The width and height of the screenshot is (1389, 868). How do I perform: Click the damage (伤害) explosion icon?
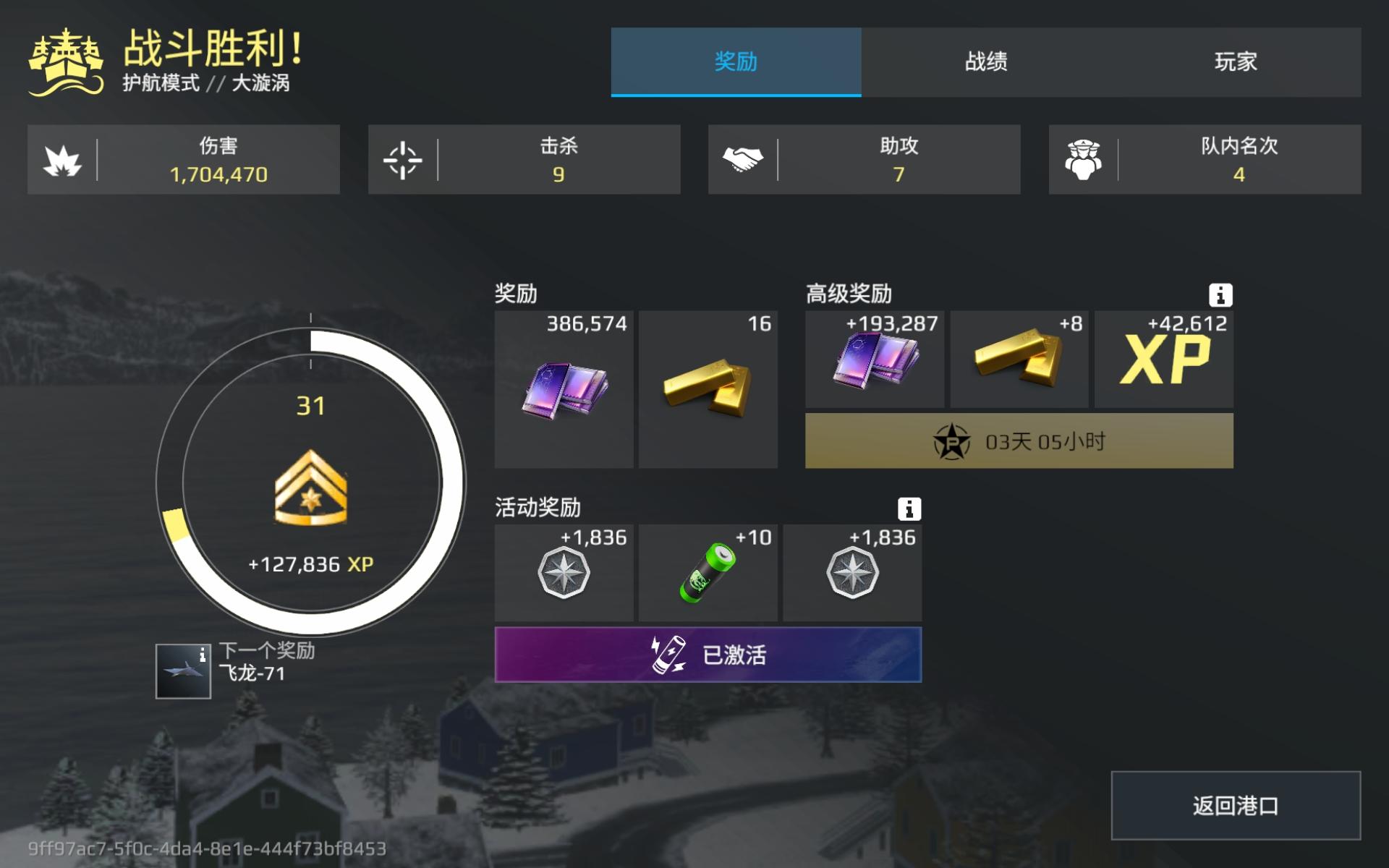pos(64,159)
